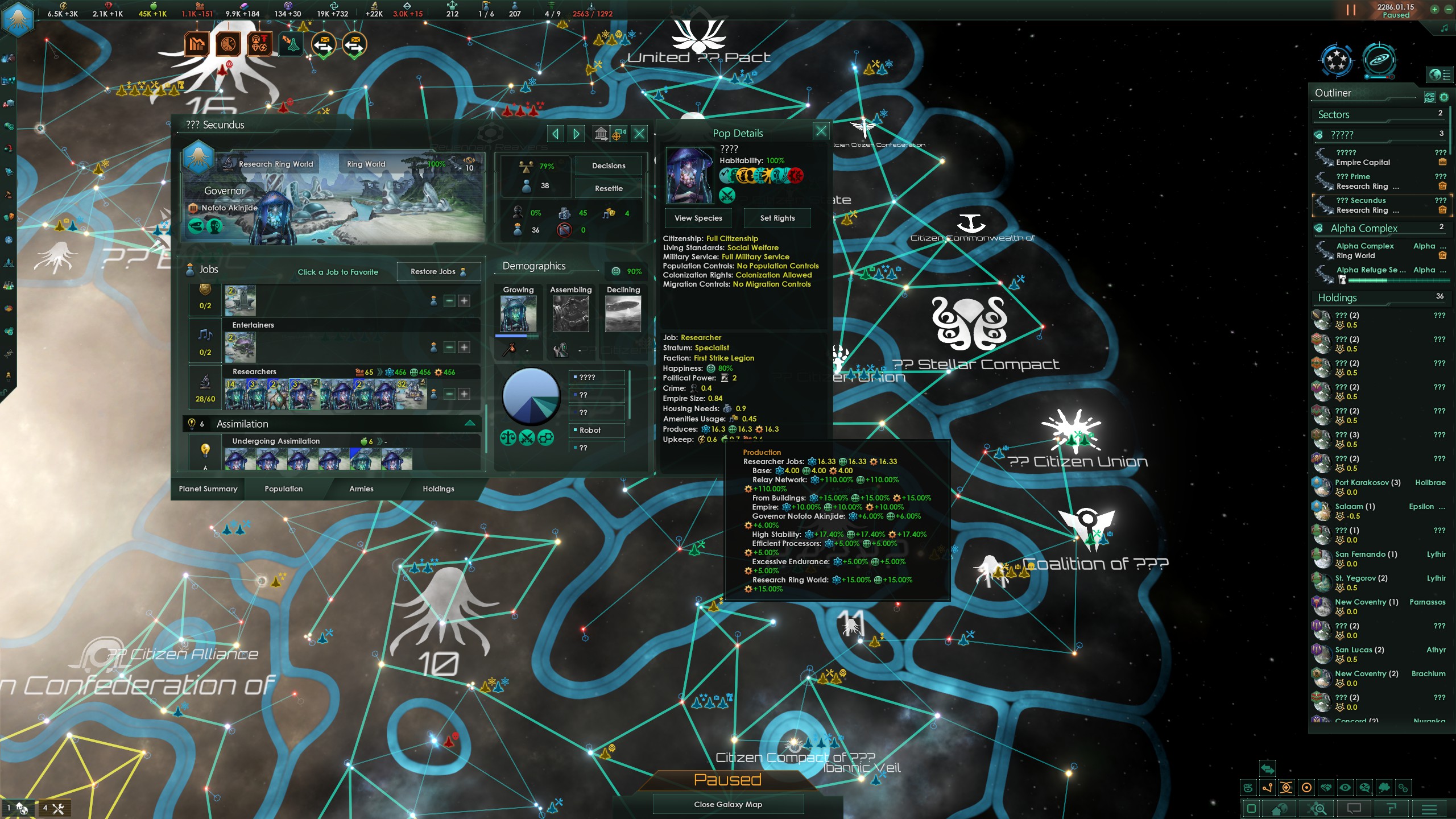Toggle the opinion map mode icon
The image size is (1456, 819).
[1365, 788]
